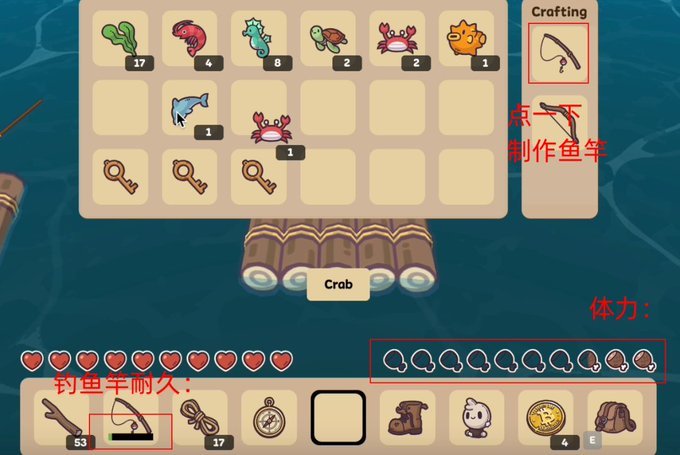Craft the fishing rod recipe
This screenshot has width=680, height=455.
click(x=558, y=53)
